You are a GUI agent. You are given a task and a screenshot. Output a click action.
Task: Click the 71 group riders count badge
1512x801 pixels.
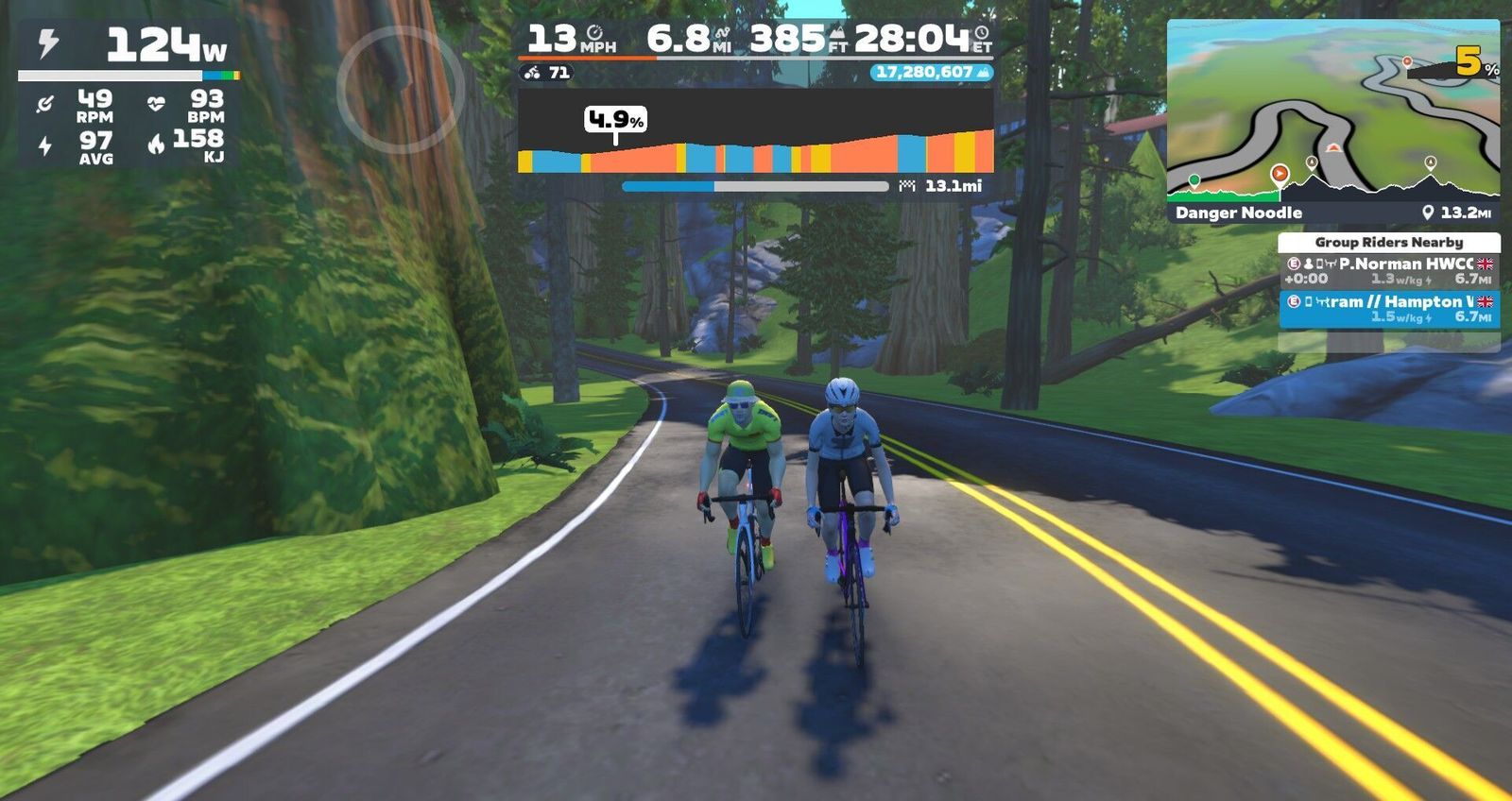[x=547, y=72]
